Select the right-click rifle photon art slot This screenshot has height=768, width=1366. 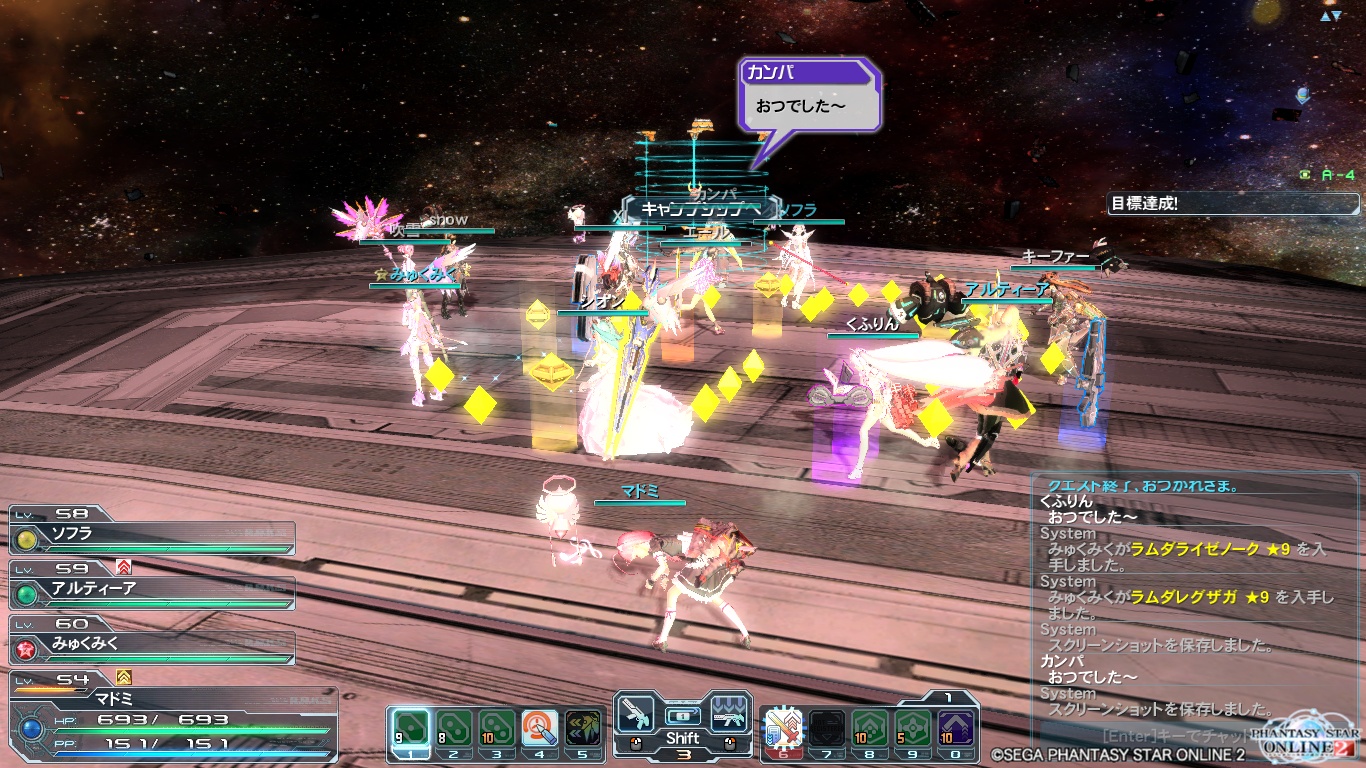tap(730, 714)
